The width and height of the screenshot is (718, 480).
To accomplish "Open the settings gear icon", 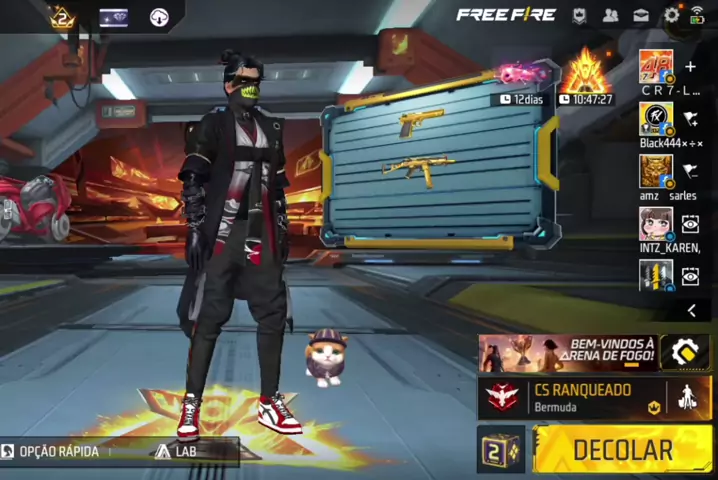I will click(x=672, y=15).
